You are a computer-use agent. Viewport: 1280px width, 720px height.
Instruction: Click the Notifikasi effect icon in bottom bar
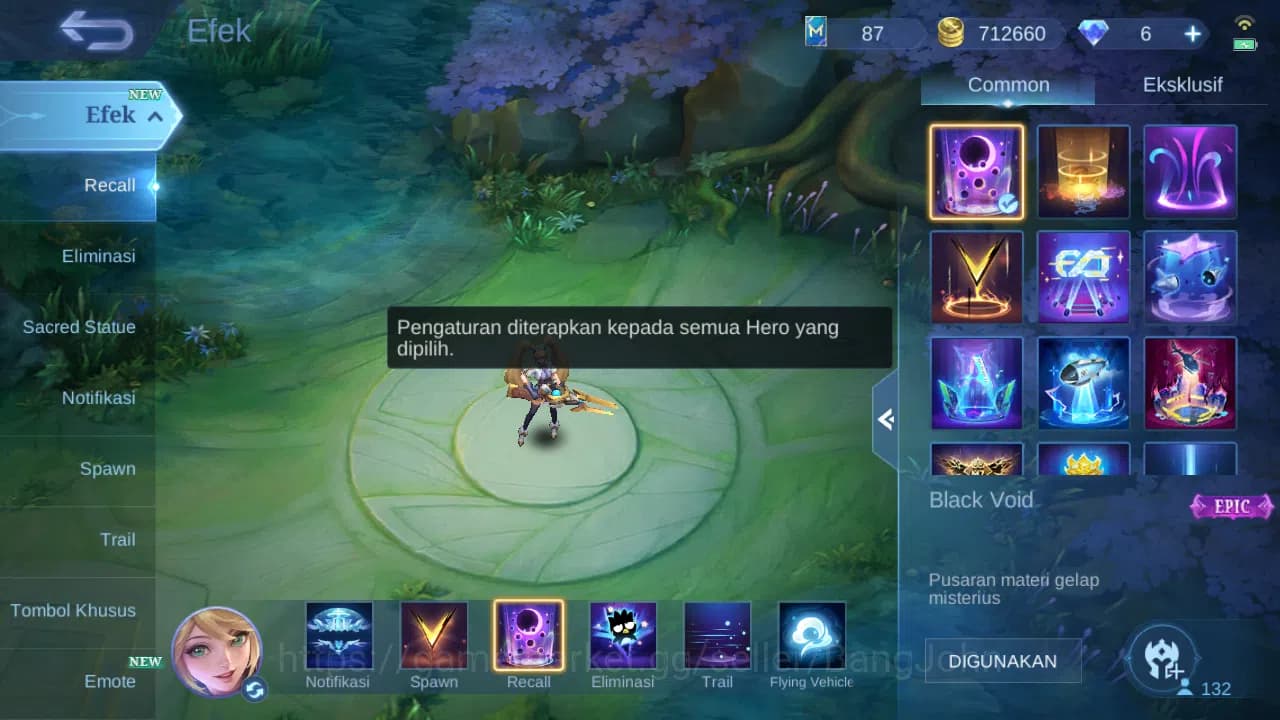pyautogui.click(x=339, y=637)
